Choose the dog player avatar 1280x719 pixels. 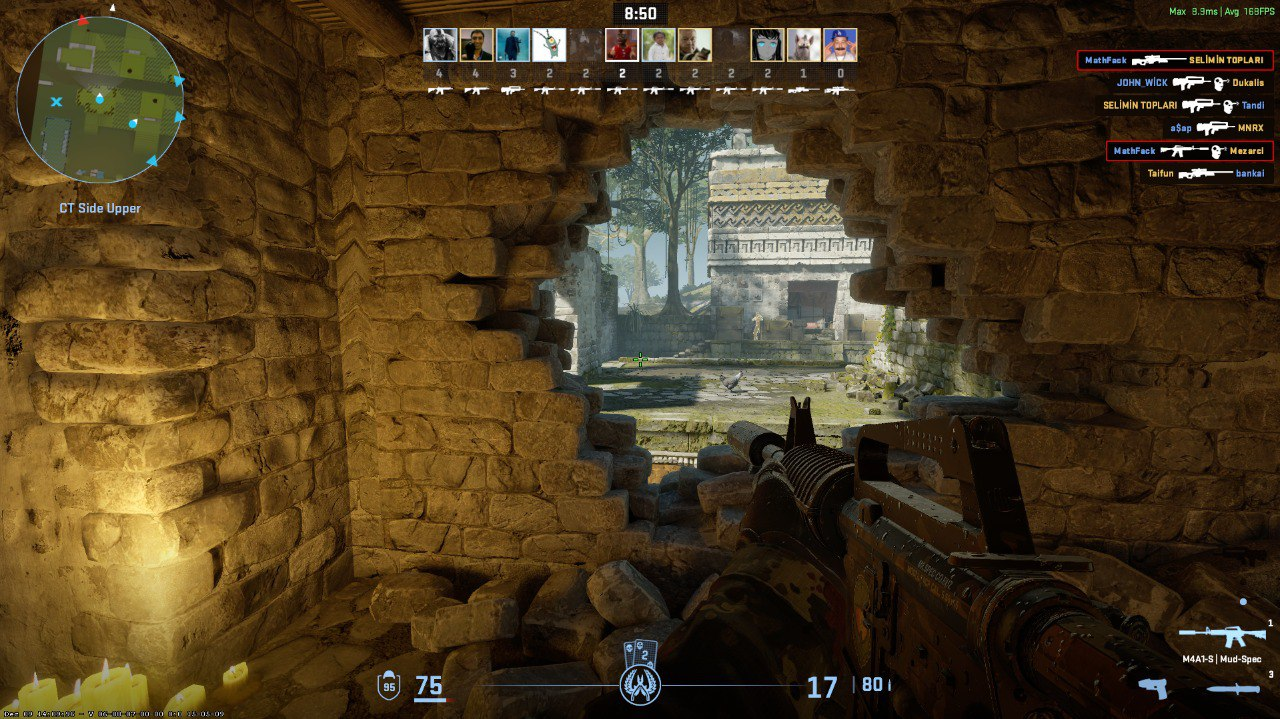[803, 45]
